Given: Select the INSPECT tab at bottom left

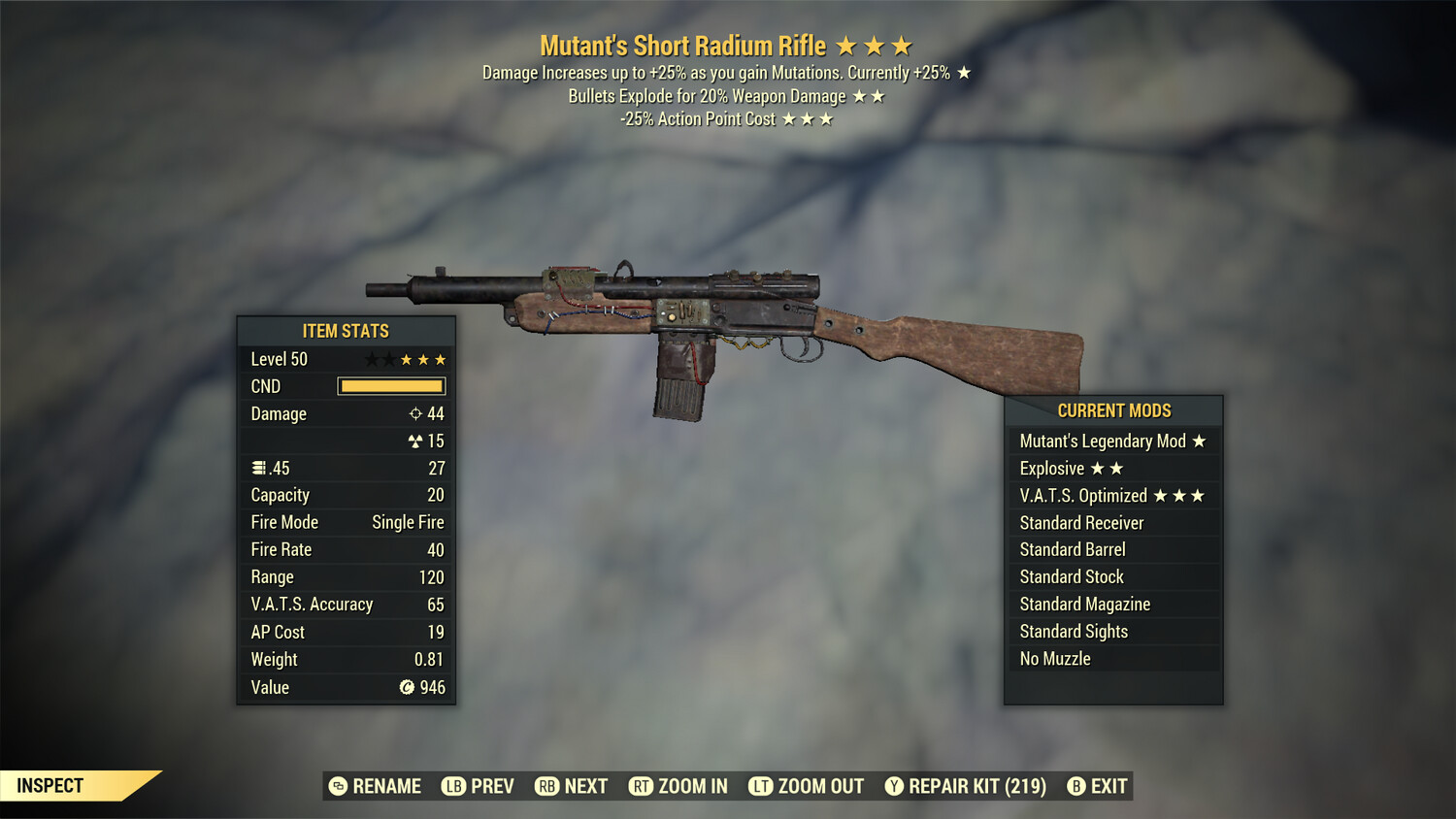Looking at the screenshot, I should 49,785.
